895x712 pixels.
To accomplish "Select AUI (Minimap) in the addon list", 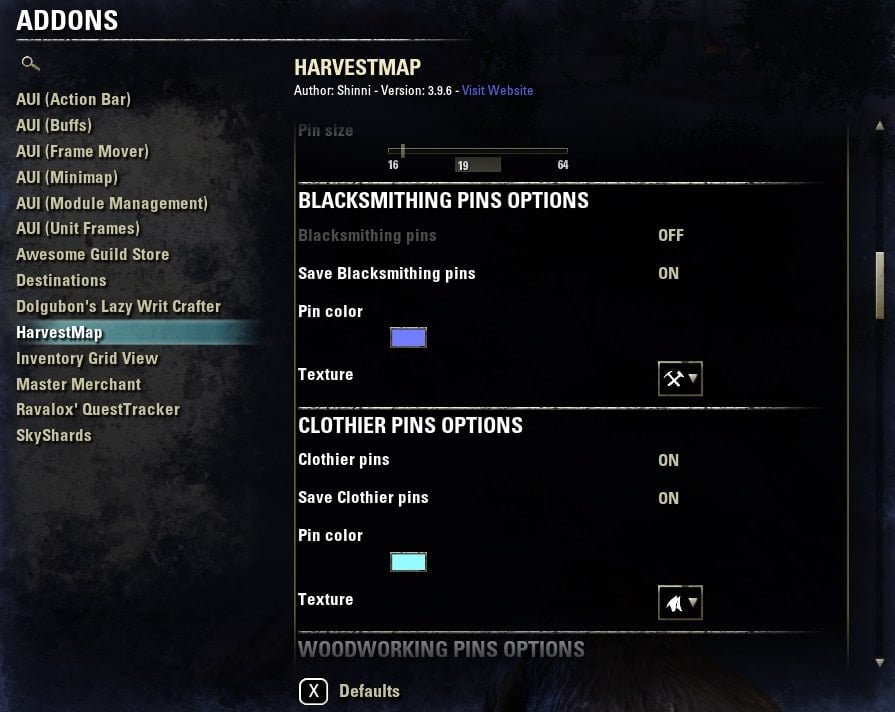I will pos(67,177).
